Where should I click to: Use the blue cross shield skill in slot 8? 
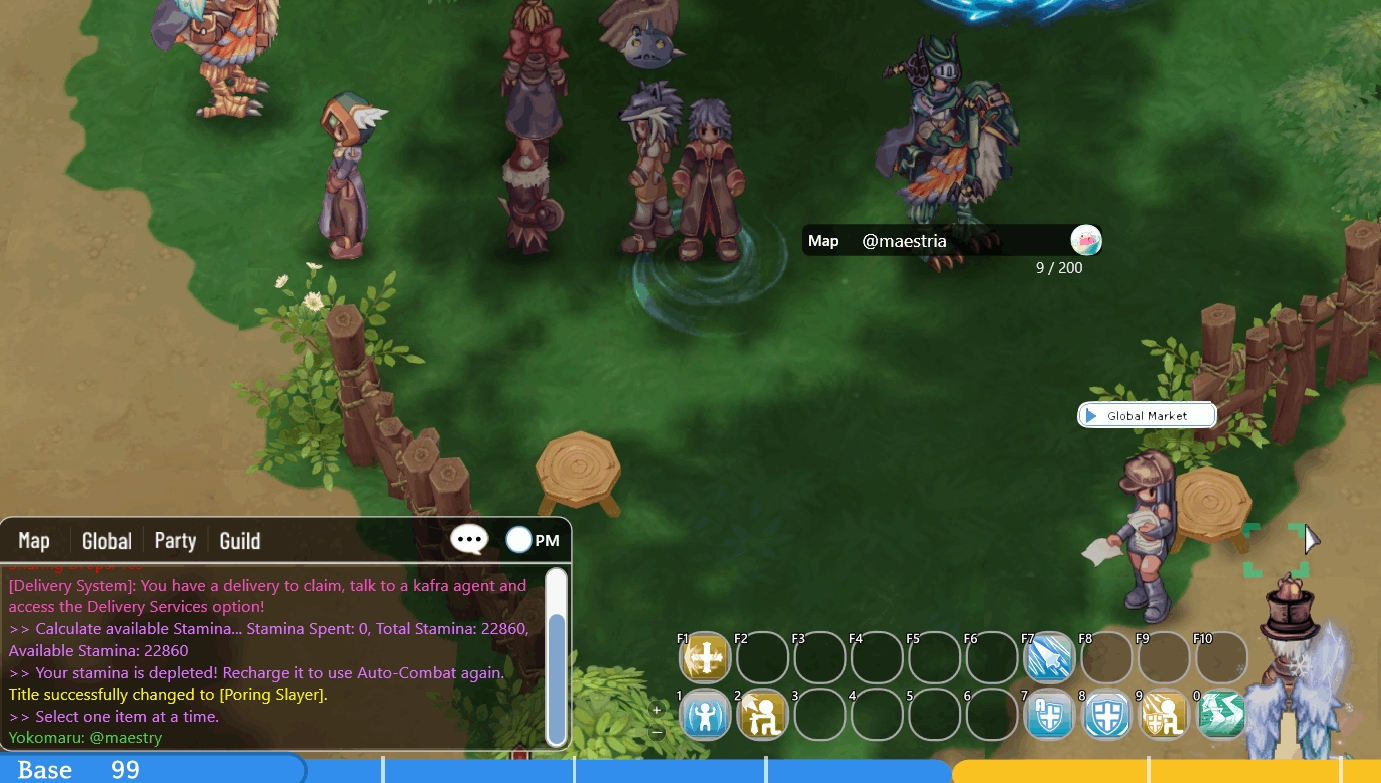1106,716
